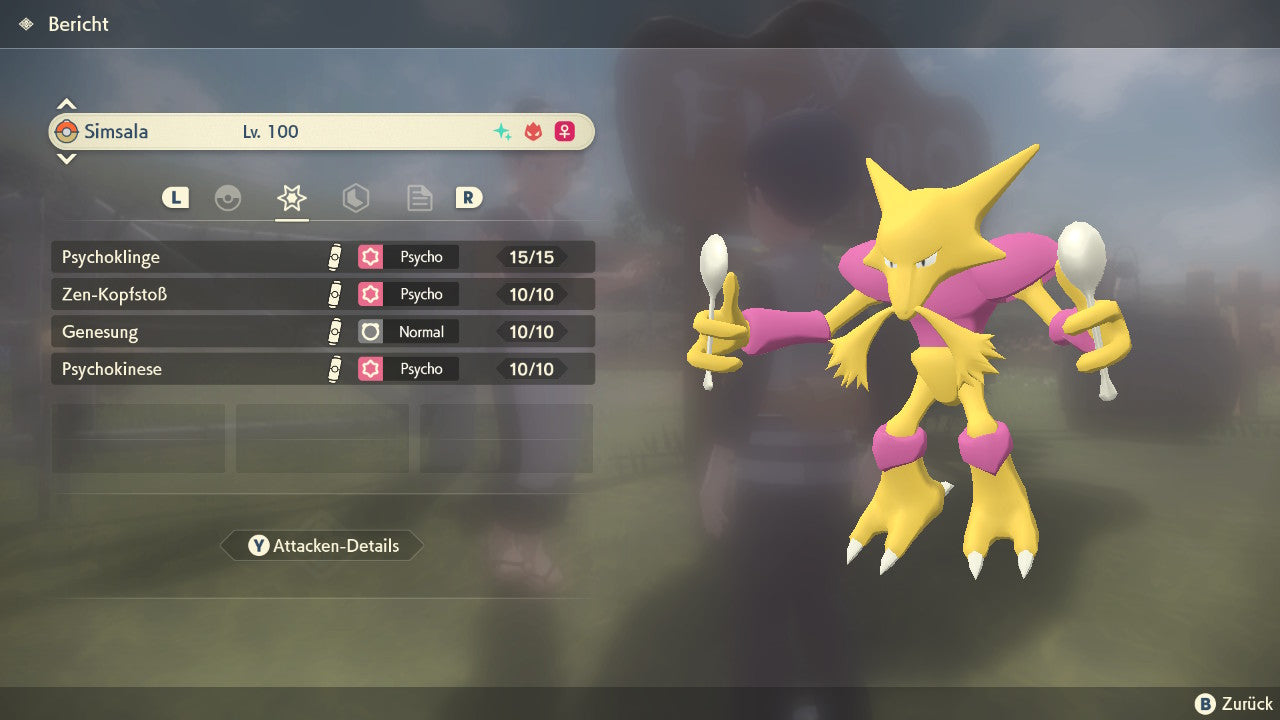Show previous Pokémon with up arrow
The image size is (1280, 720).
click(66, 104)
